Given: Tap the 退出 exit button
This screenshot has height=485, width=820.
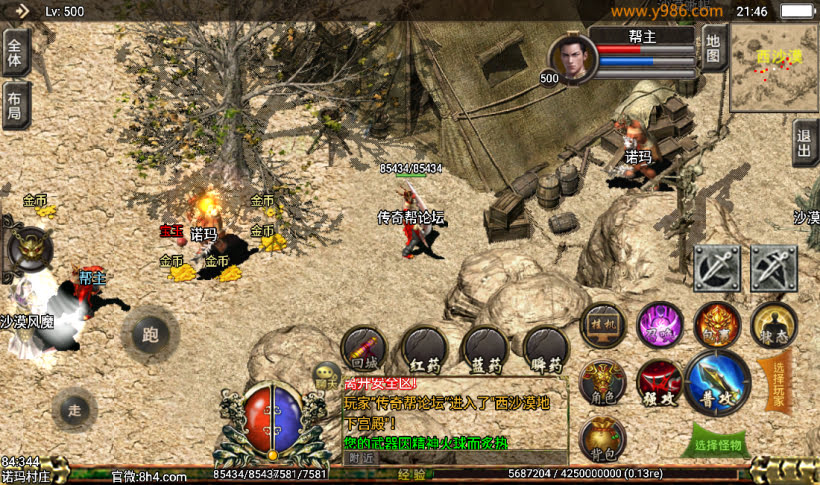Looking at the screenshot, I should pos(805,142).
